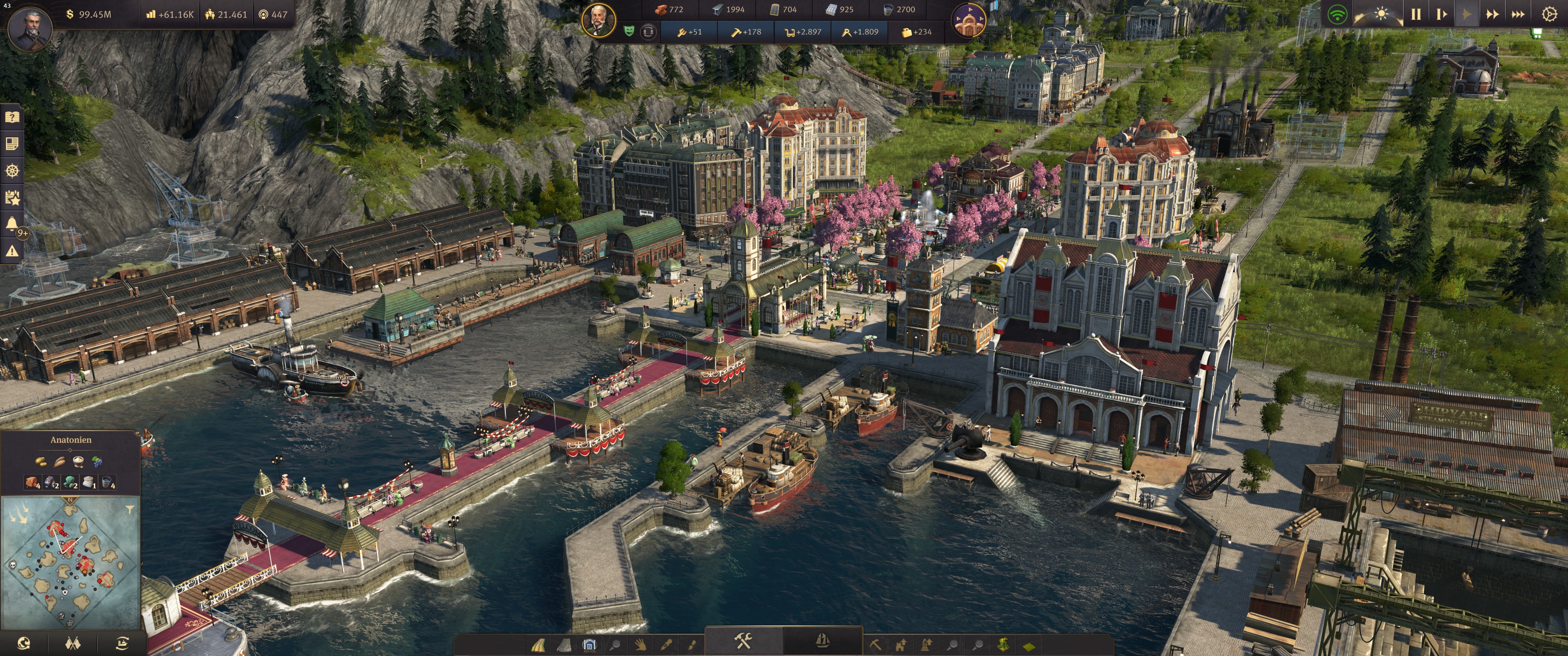Open diplomacy with the crossed flags button
Viewport: 1568px width, 656px height.
72,643
